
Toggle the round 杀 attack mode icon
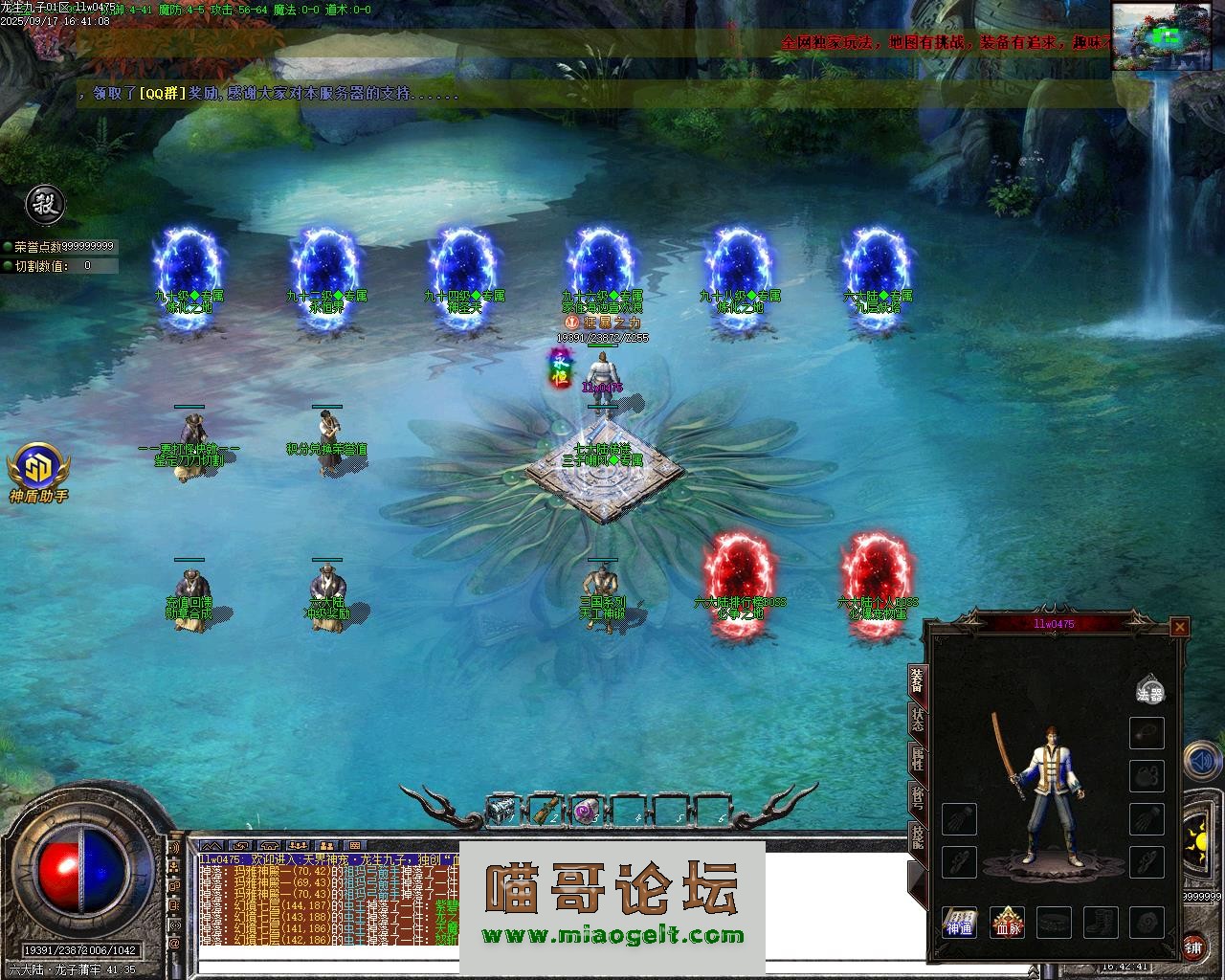(x=44, y=203)
